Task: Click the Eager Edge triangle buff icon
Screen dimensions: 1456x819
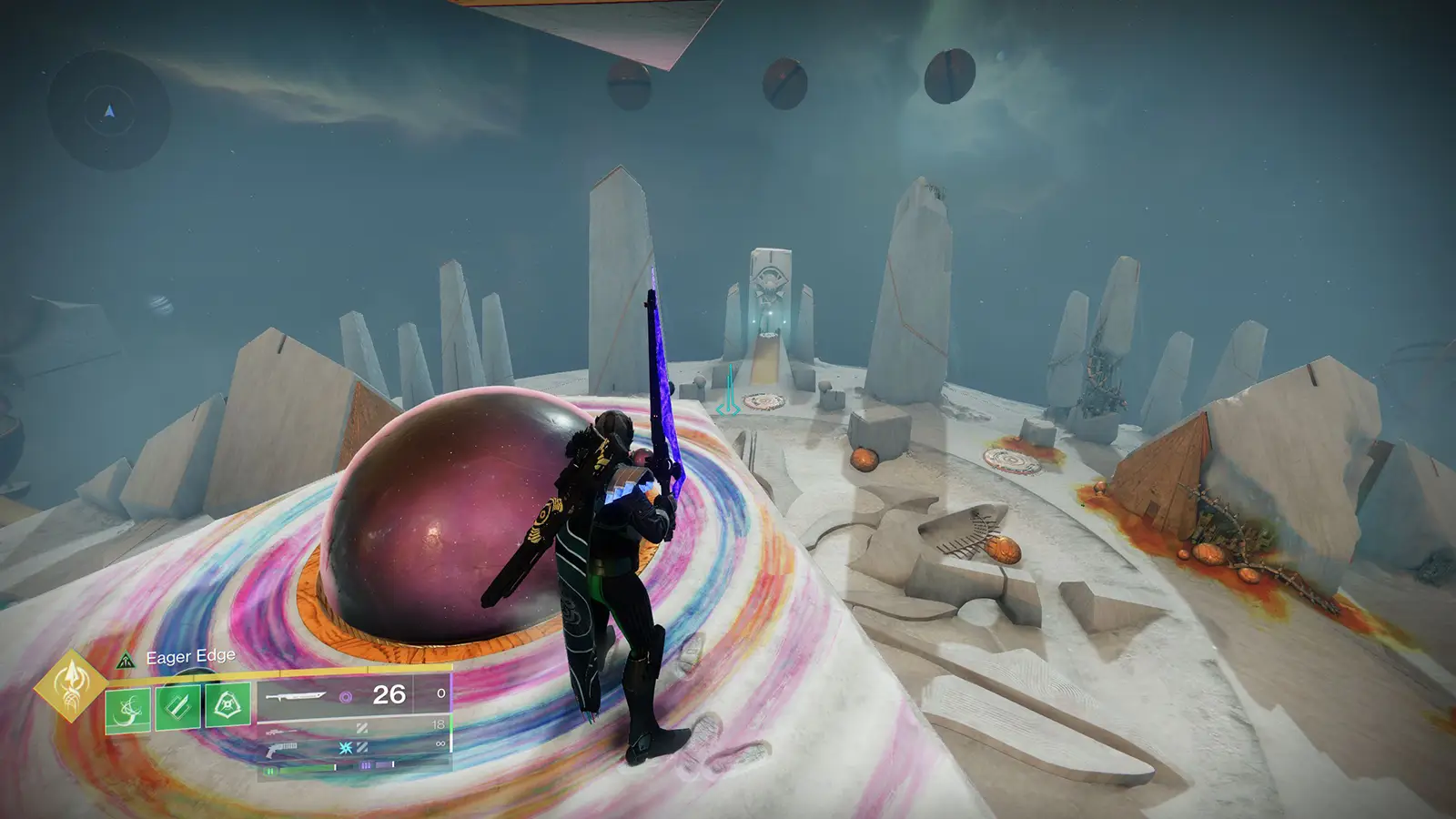Action: click(126, 661)
